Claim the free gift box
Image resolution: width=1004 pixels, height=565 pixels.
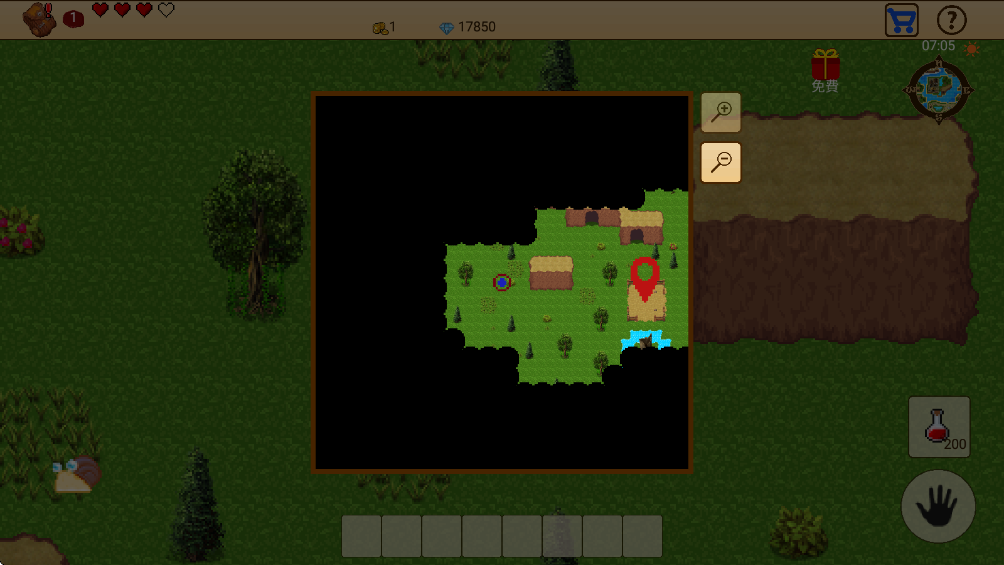pyautogui.click(x=825, y=66)
